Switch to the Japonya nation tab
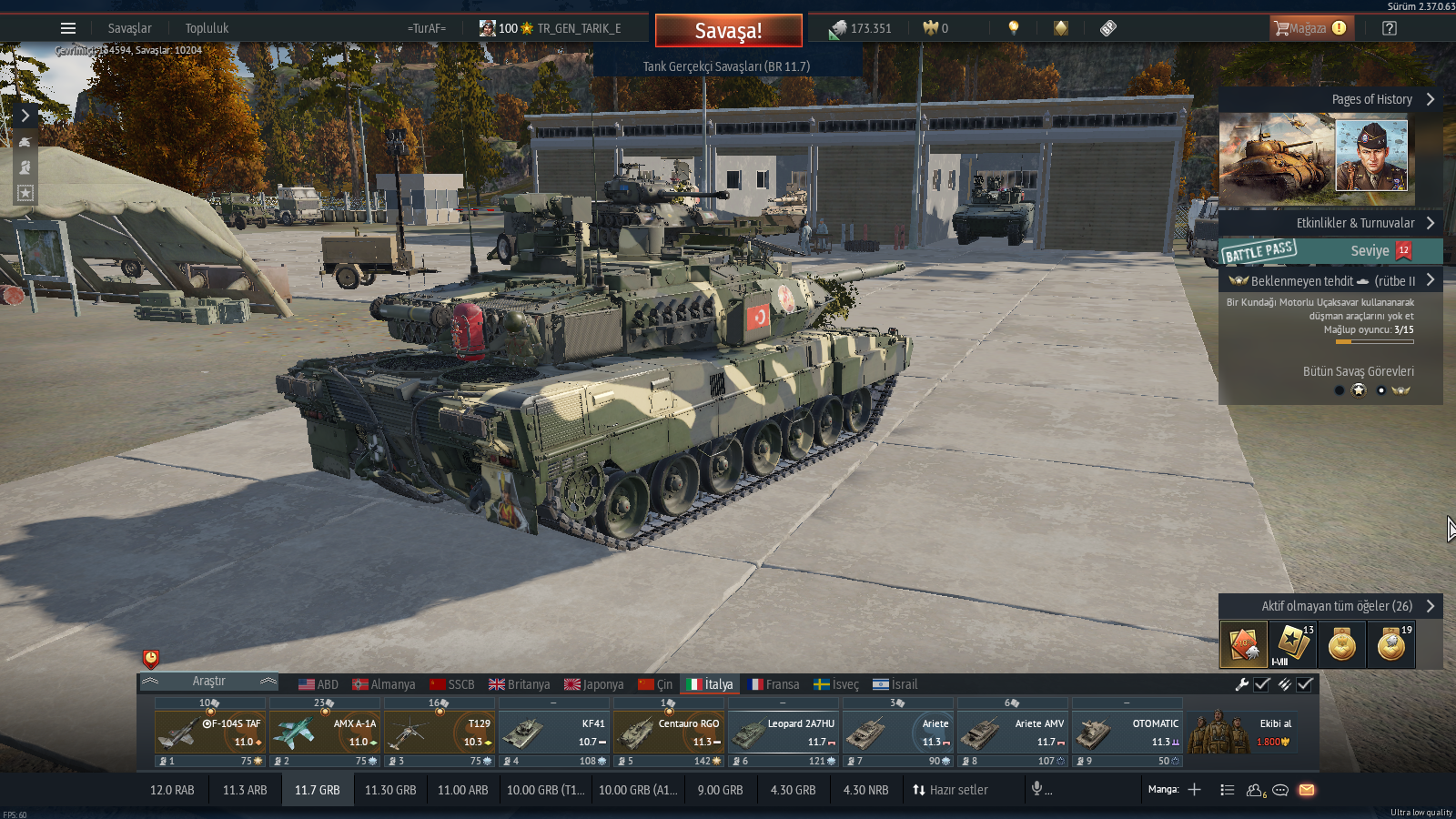This screenshot has height=819, width=1456. pyautogui.click(x=593, y=684)
